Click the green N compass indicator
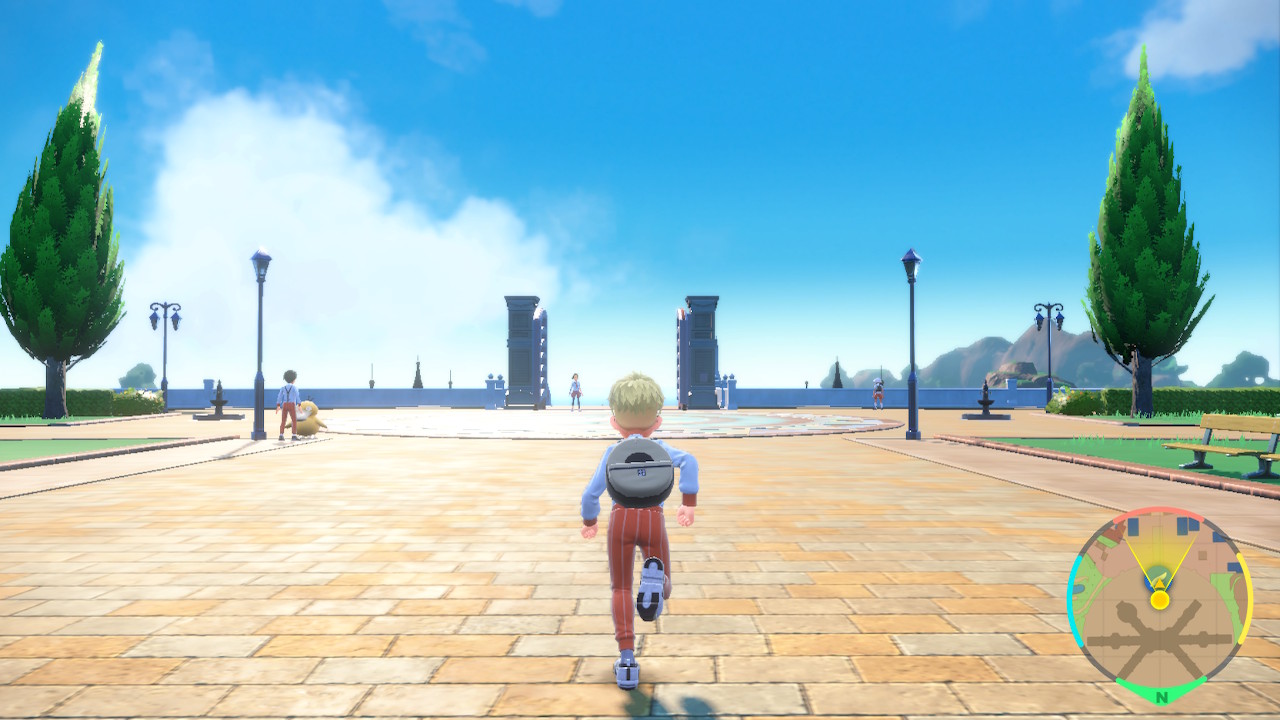The image size is (1280, 720). (x=1162, y=693)
